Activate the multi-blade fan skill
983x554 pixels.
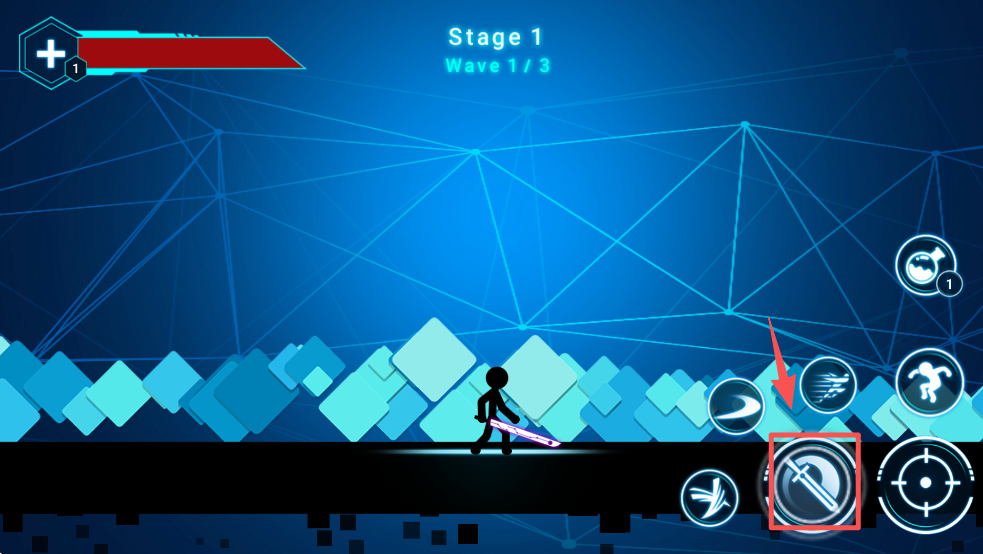click(x=709, y=497)
